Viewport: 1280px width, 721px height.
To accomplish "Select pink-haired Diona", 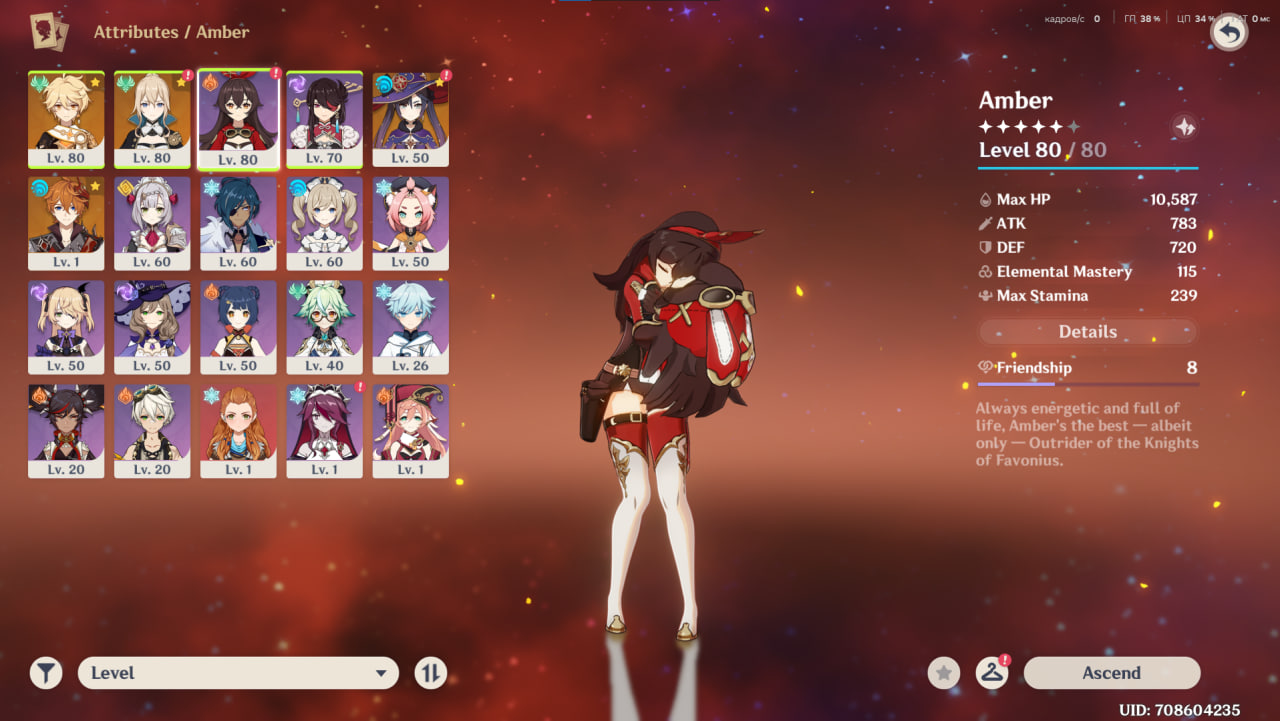I will pyautogui.click(x=410, y=224).
